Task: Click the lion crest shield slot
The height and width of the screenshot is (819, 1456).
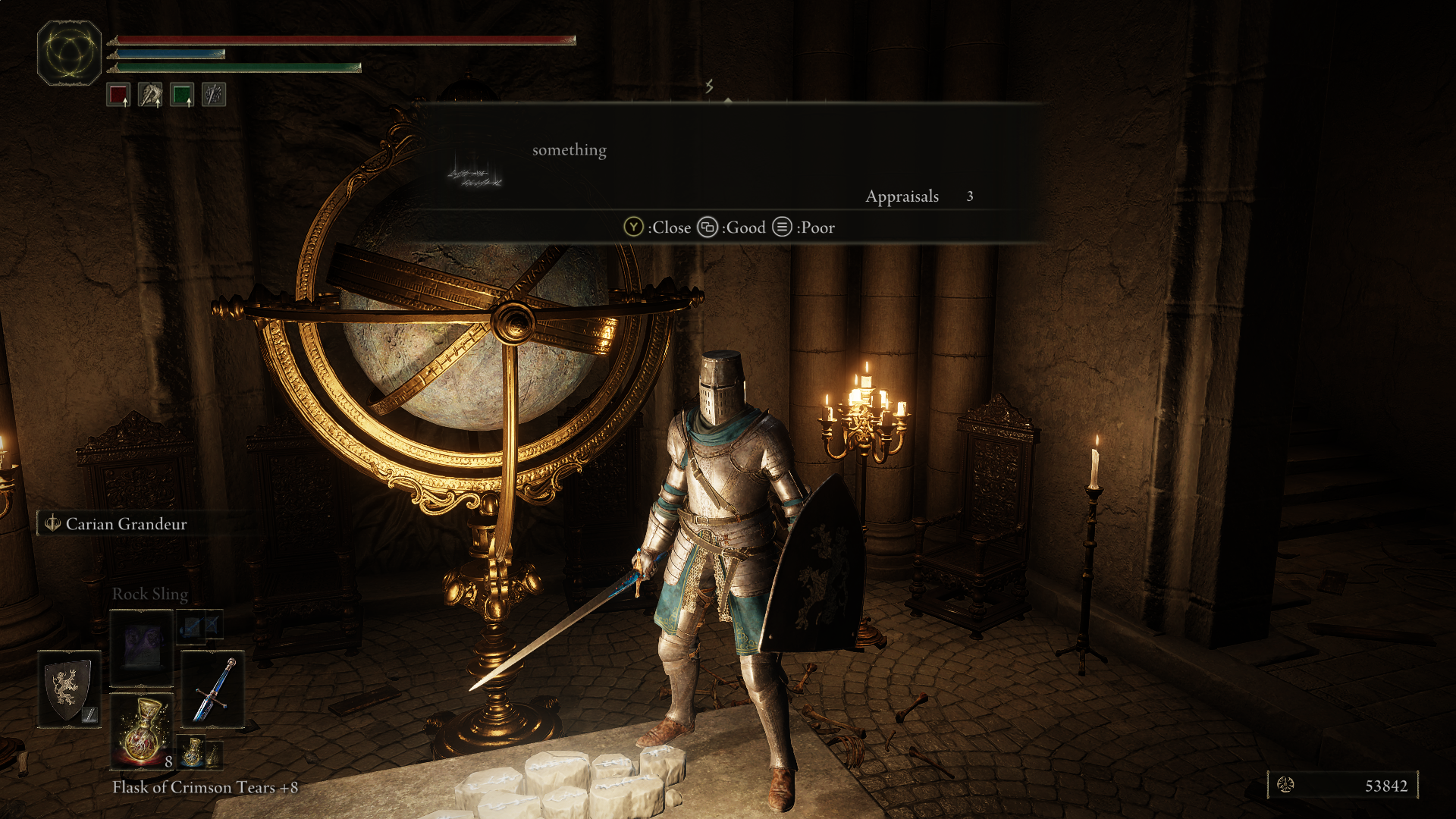Action: tap(69, 689)
